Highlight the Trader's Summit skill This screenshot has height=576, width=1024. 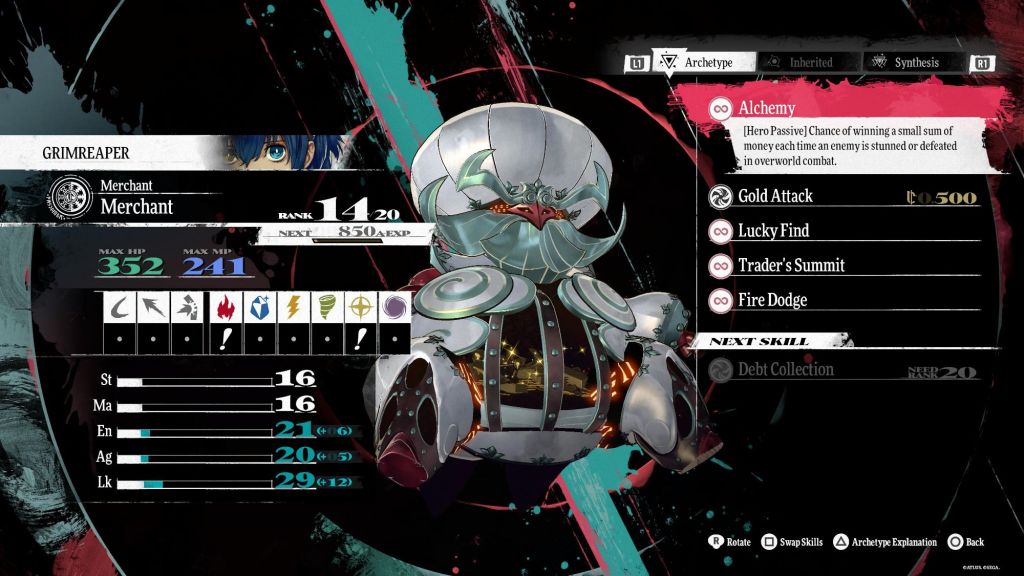coord(791,265)
